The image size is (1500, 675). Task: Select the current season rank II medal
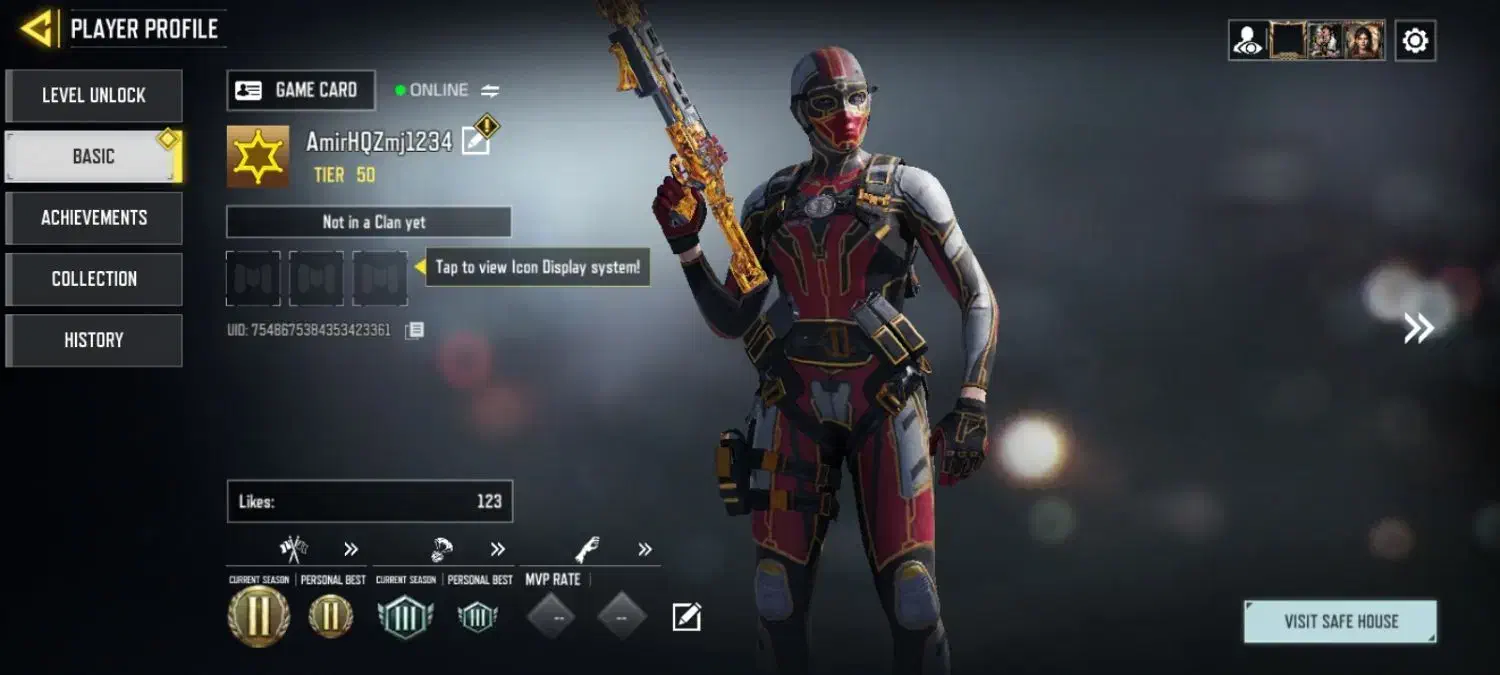pyautogui.click(x=259, y=616)
